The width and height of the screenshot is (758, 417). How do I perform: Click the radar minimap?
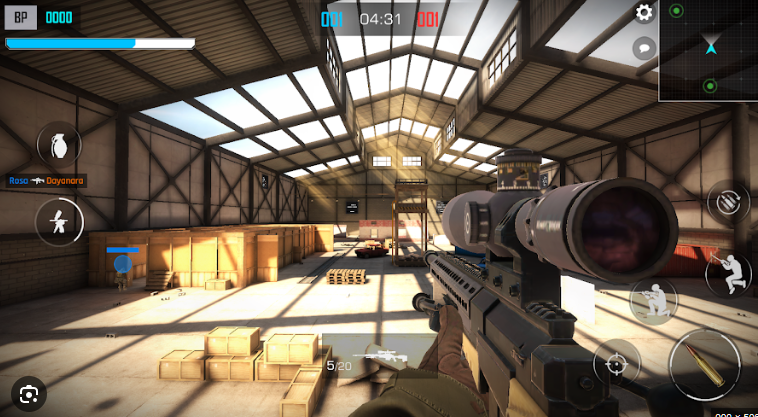(708, 50)
